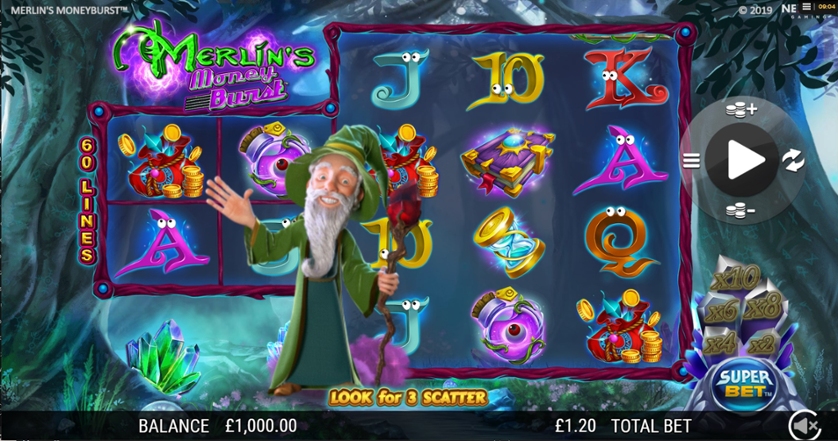Increase the bet with the coins plus icon

[742, 107]
